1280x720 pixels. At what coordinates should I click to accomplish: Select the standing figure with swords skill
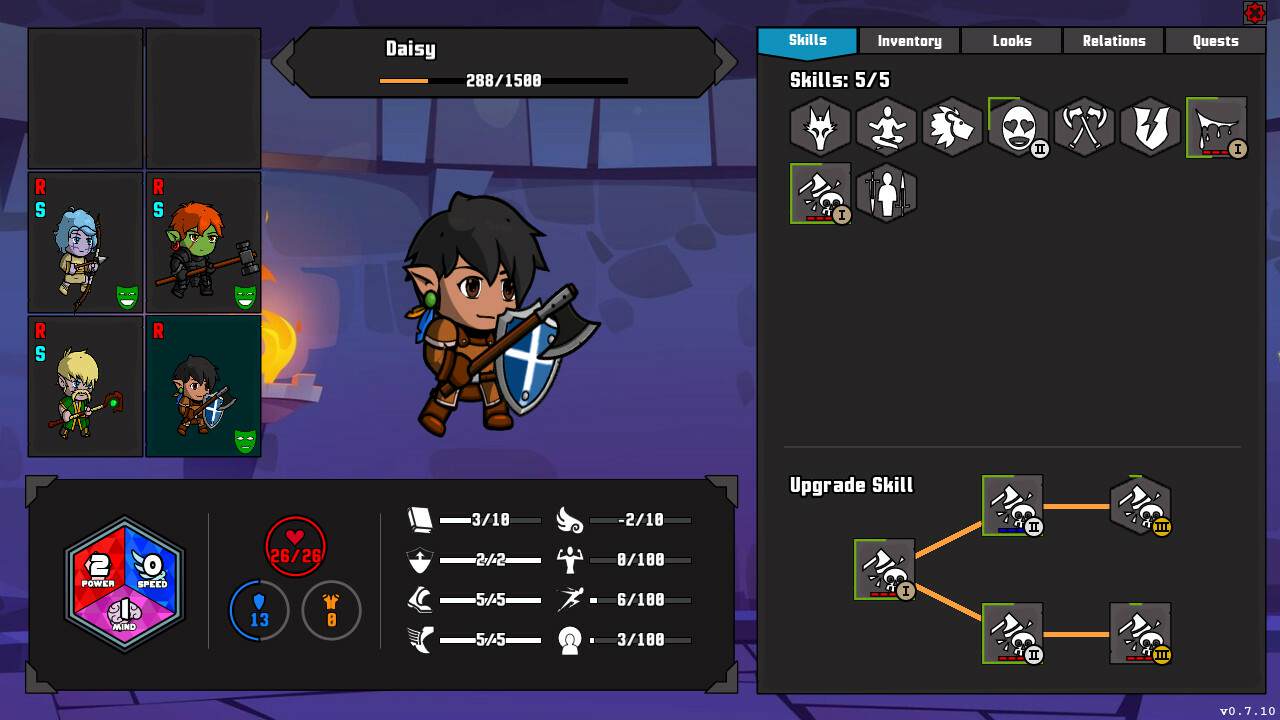click(x=886, y=193)
